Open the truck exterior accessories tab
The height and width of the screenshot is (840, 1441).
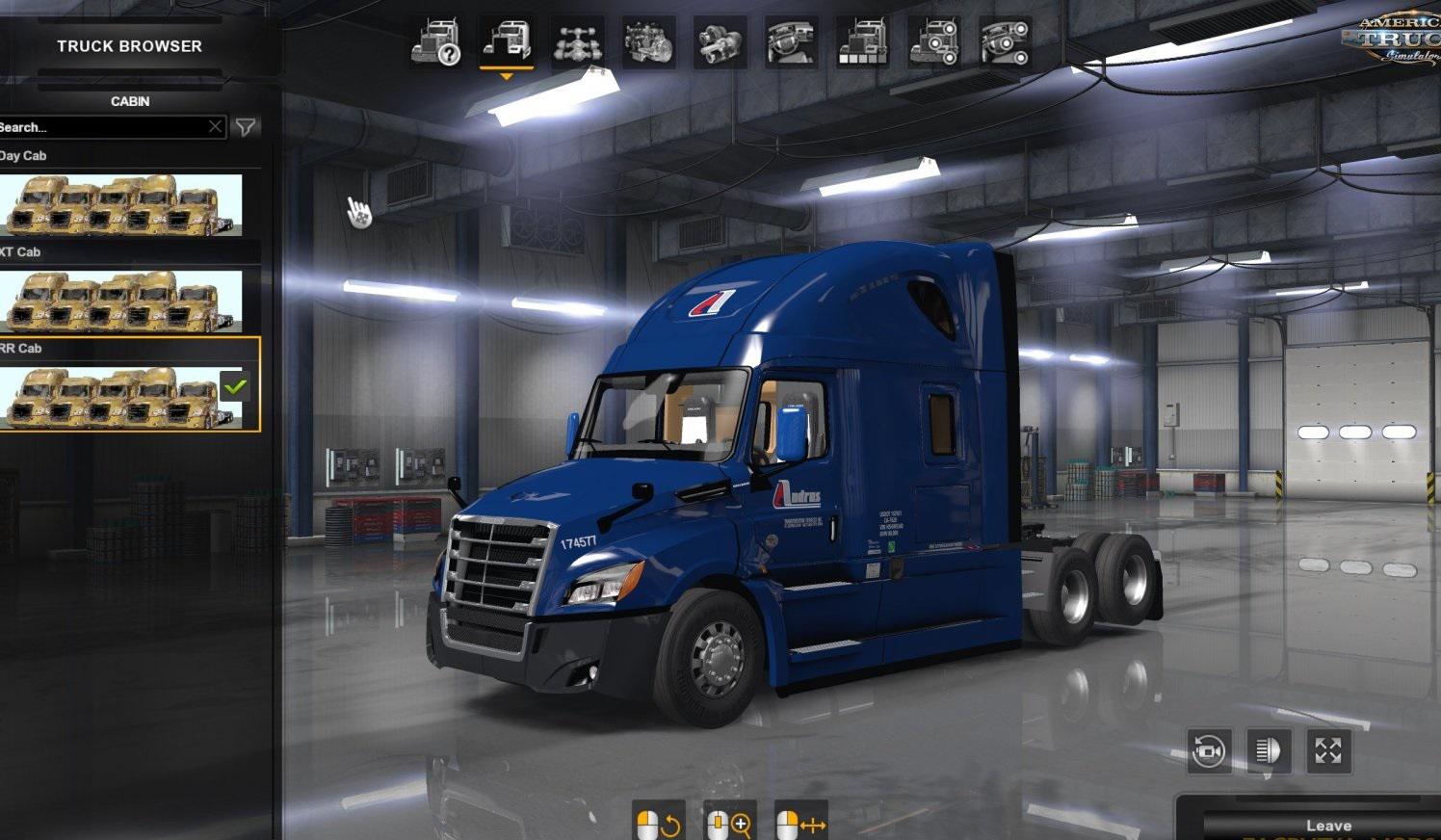(934, 43)
